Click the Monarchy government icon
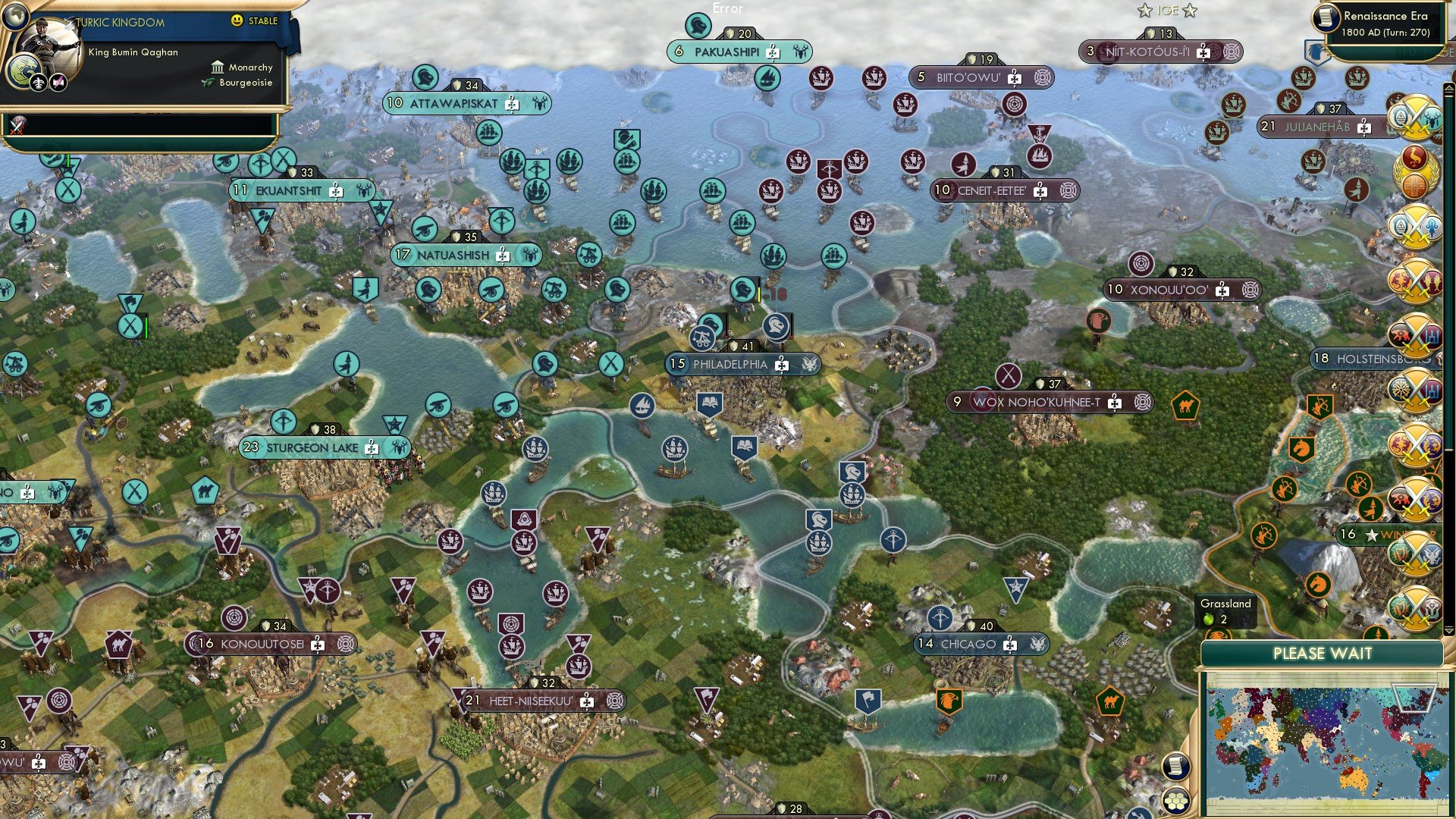The width and height of the screenshot is (1456, 819). pyautogui.click(x=218, y=67)
